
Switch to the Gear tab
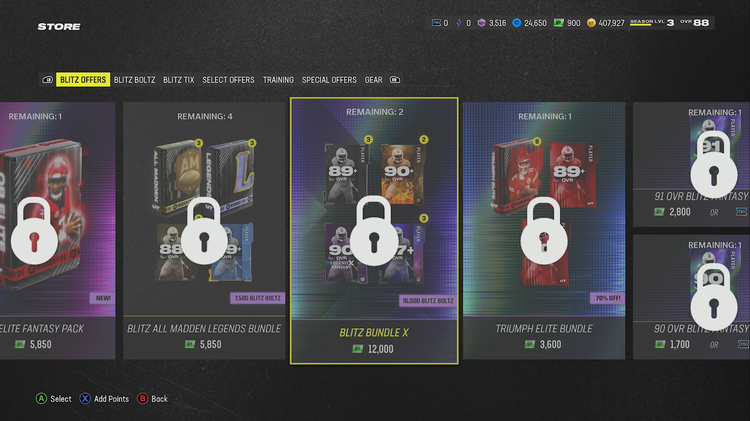coord(373,80)
